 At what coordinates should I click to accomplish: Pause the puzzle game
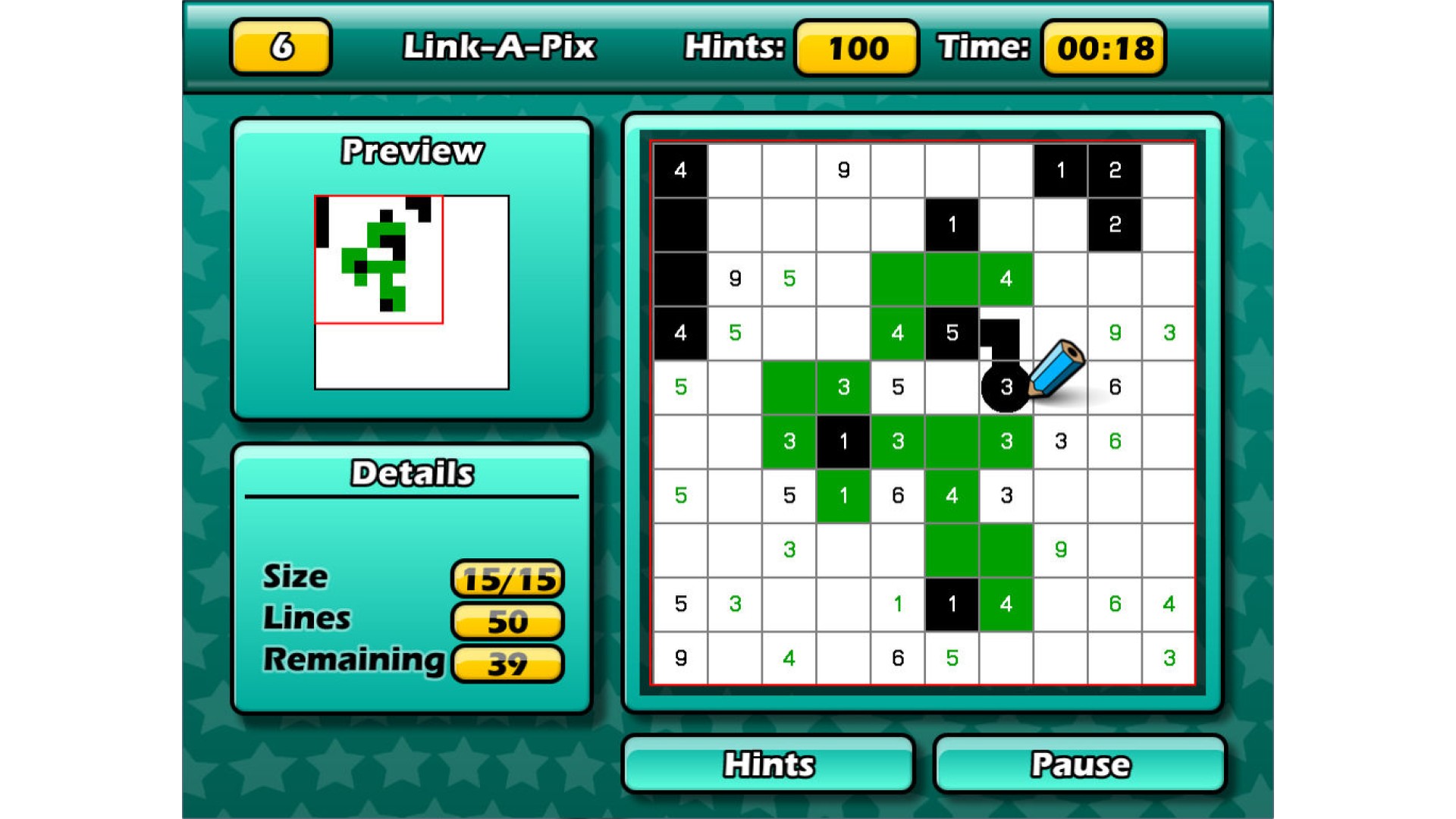point(1080,764)
